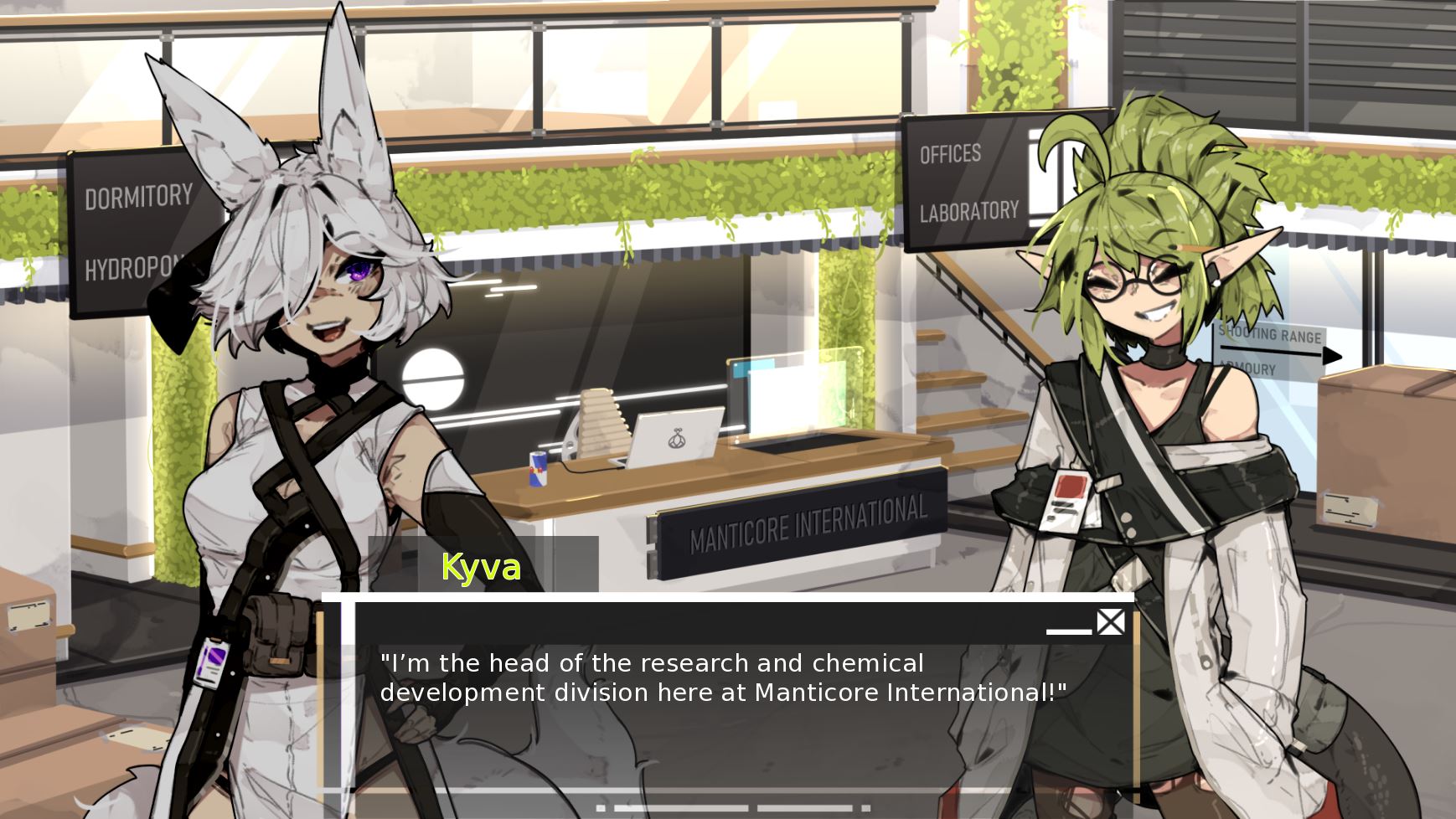Select the OFFICES entry on the sign
This screenshot has height=819, width=1456.
pos(950,154)
